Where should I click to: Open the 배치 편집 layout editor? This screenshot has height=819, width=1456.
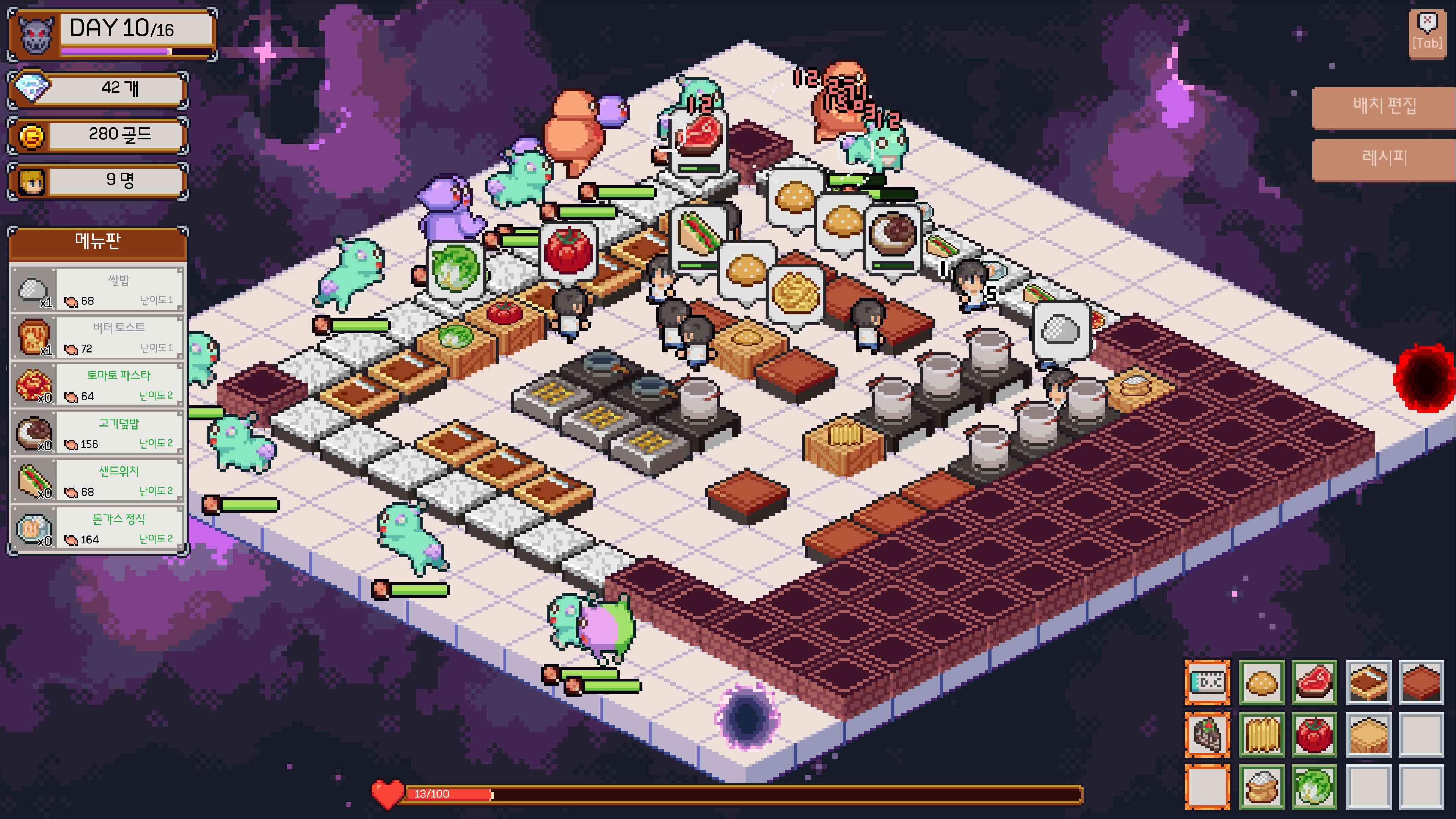1384,106
